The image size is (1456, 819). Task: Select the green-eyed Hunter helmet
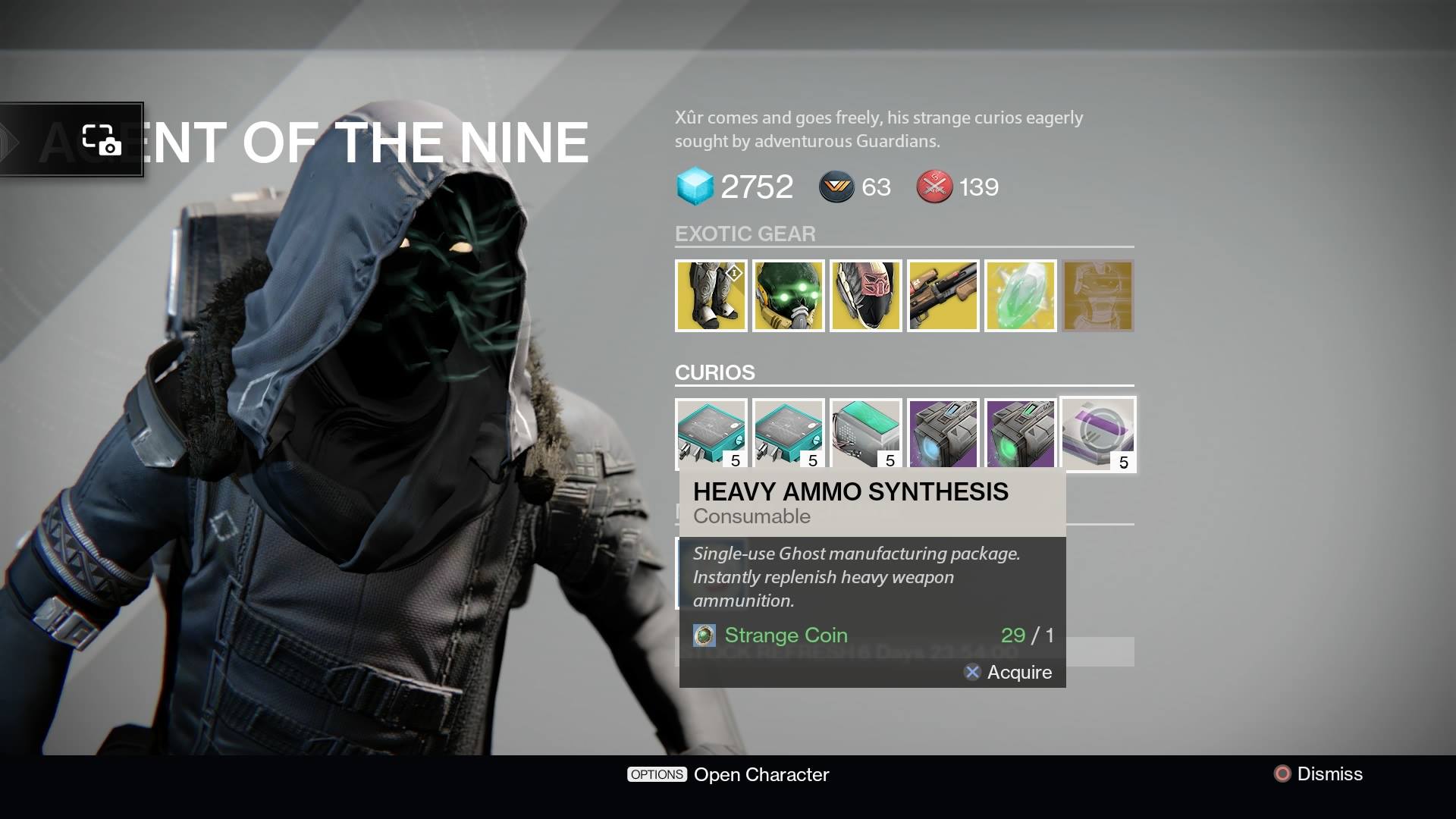[x=789, y=296]
